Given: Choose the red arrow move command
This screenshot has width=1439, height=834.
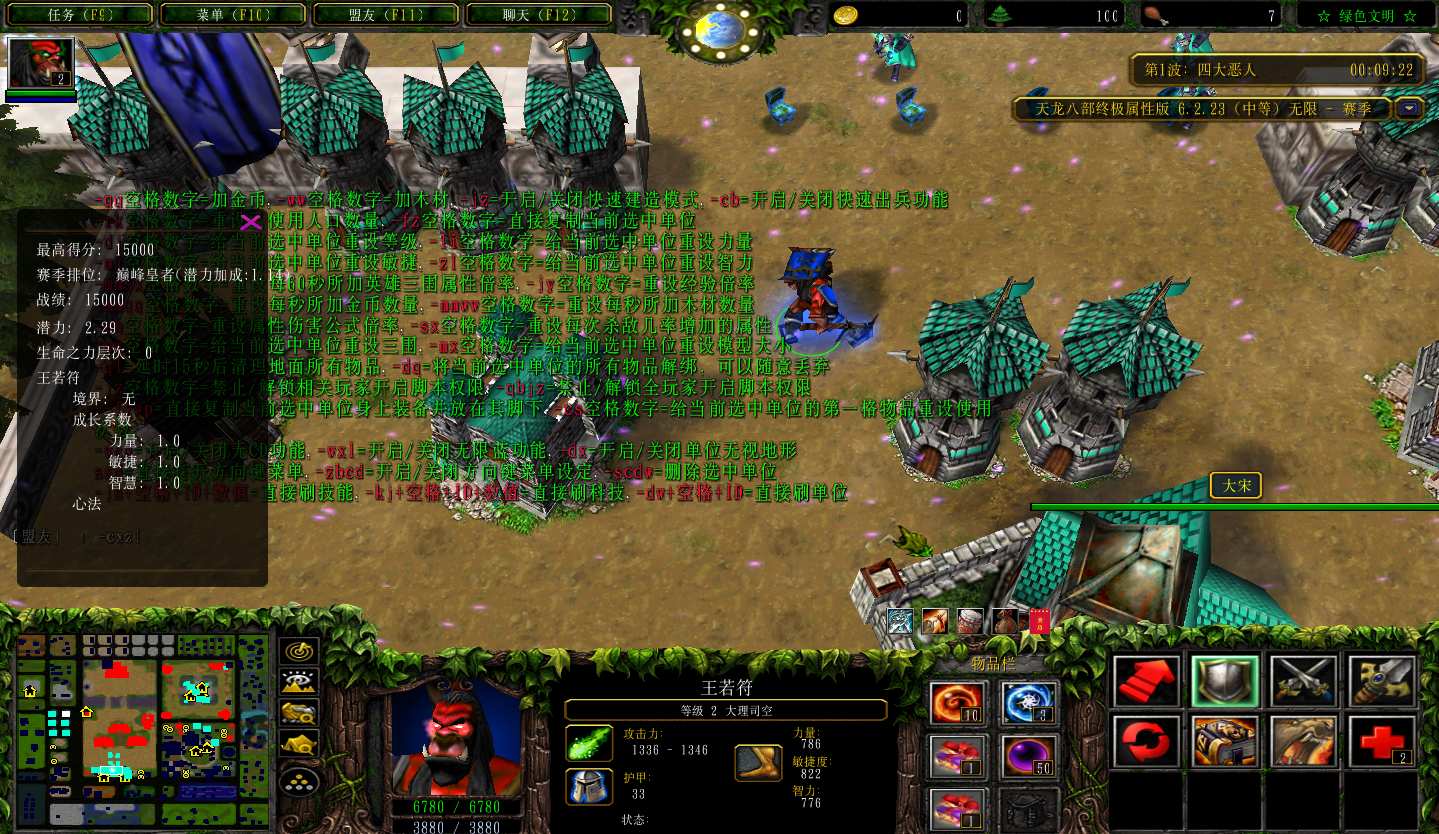Looking at the screenshot, I should (x=1147, y=681).
